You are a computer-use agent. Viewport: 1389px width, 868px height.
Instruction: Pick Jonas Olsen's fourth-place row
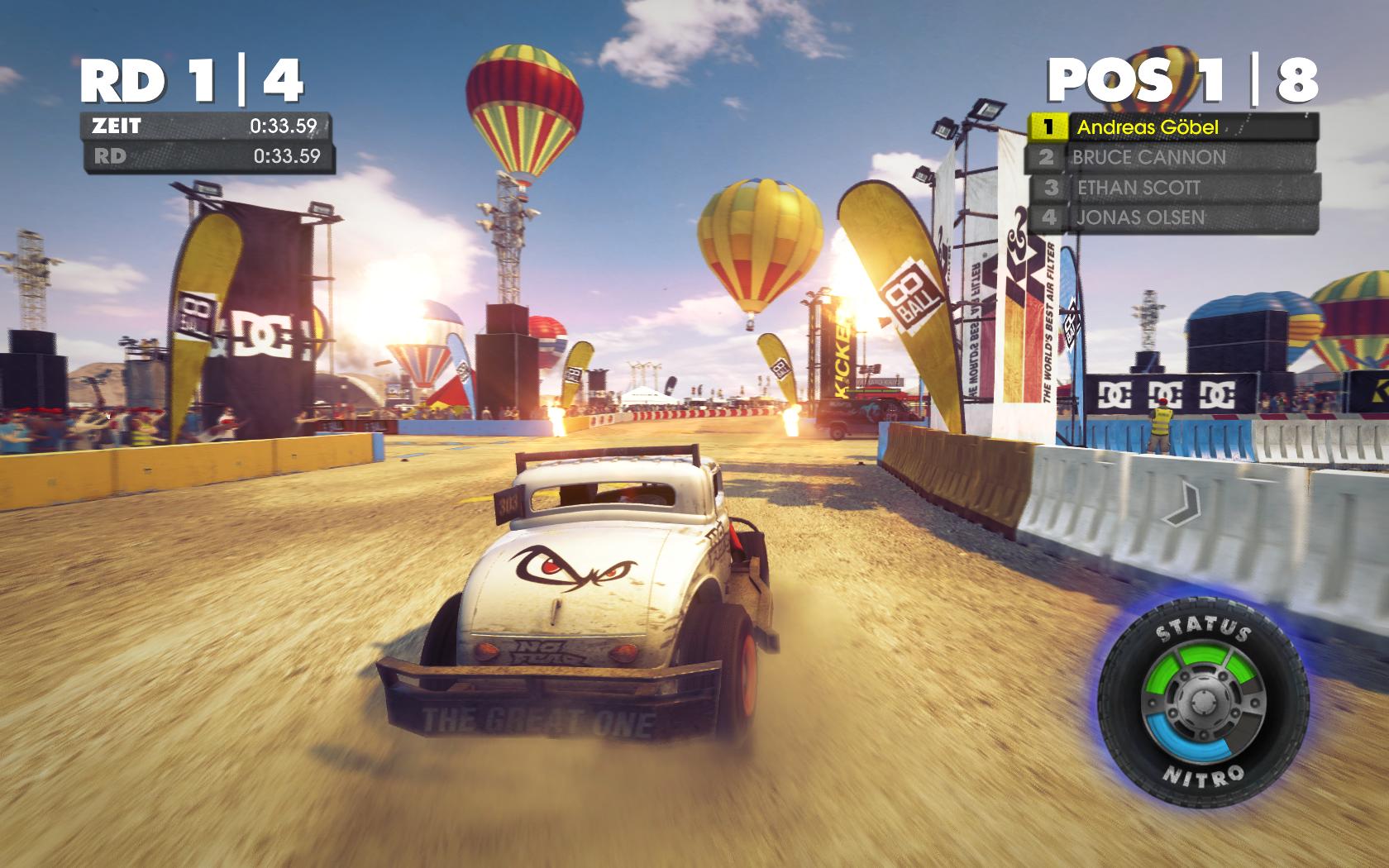[x=1172, y=217]
